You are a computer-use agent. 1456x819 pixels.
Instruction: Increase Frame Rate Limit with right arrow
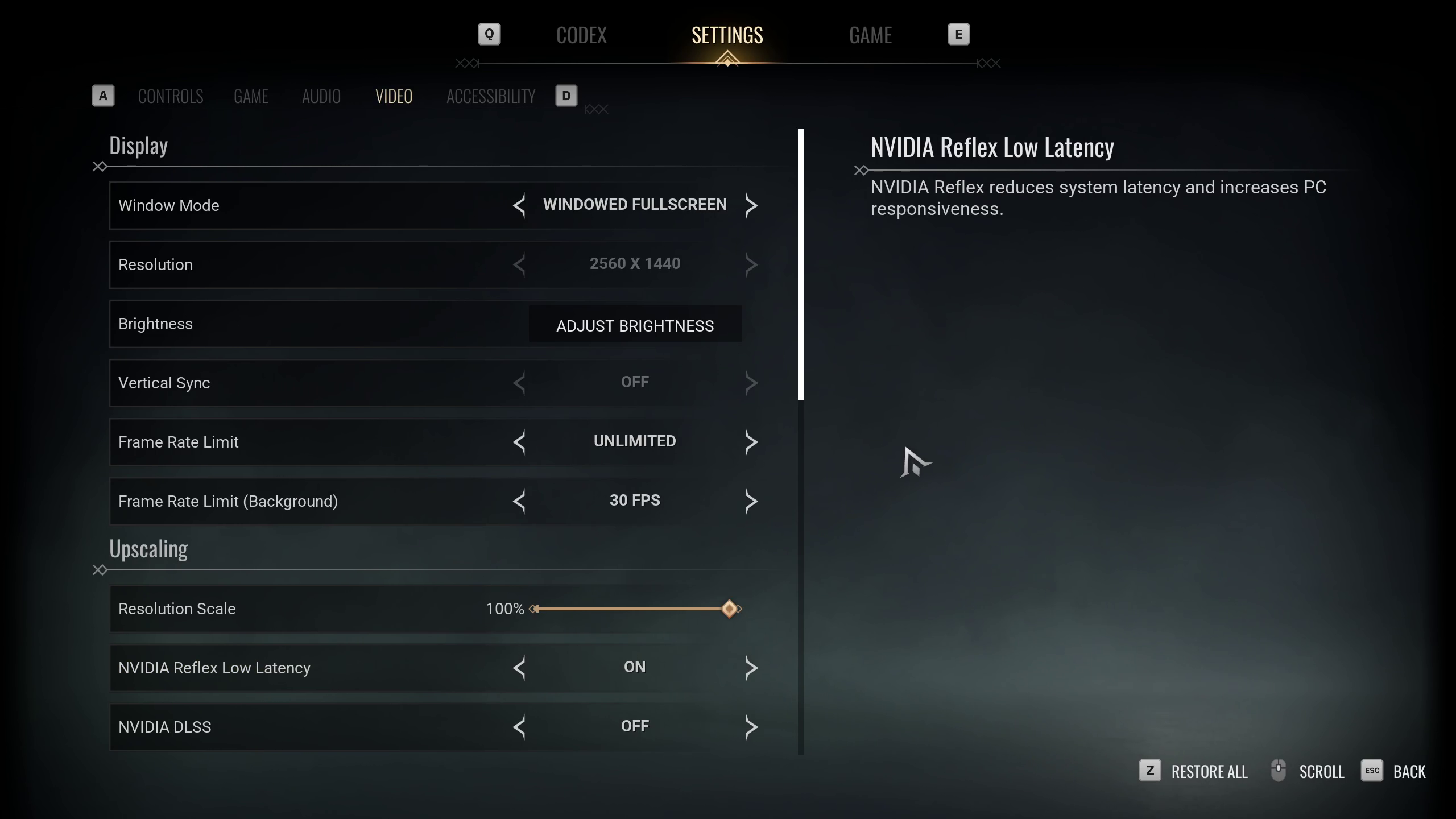[x=751, y=442]
